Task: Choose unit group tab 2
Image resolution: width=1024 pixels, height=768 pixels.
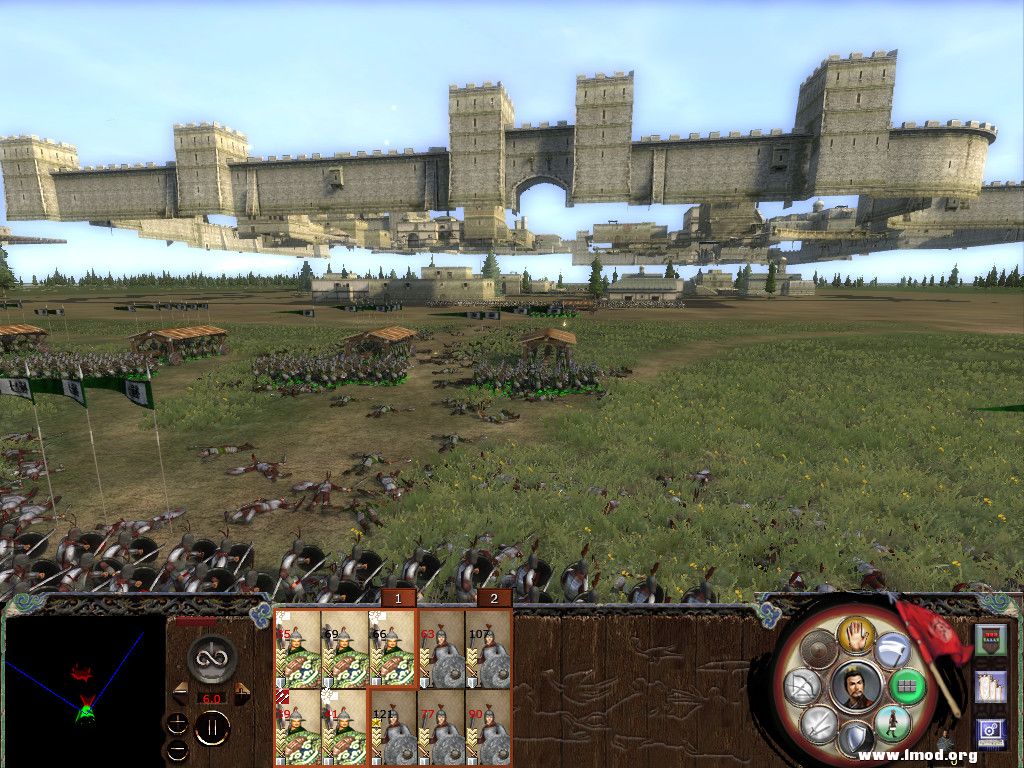Action: (x=494, y=598)
